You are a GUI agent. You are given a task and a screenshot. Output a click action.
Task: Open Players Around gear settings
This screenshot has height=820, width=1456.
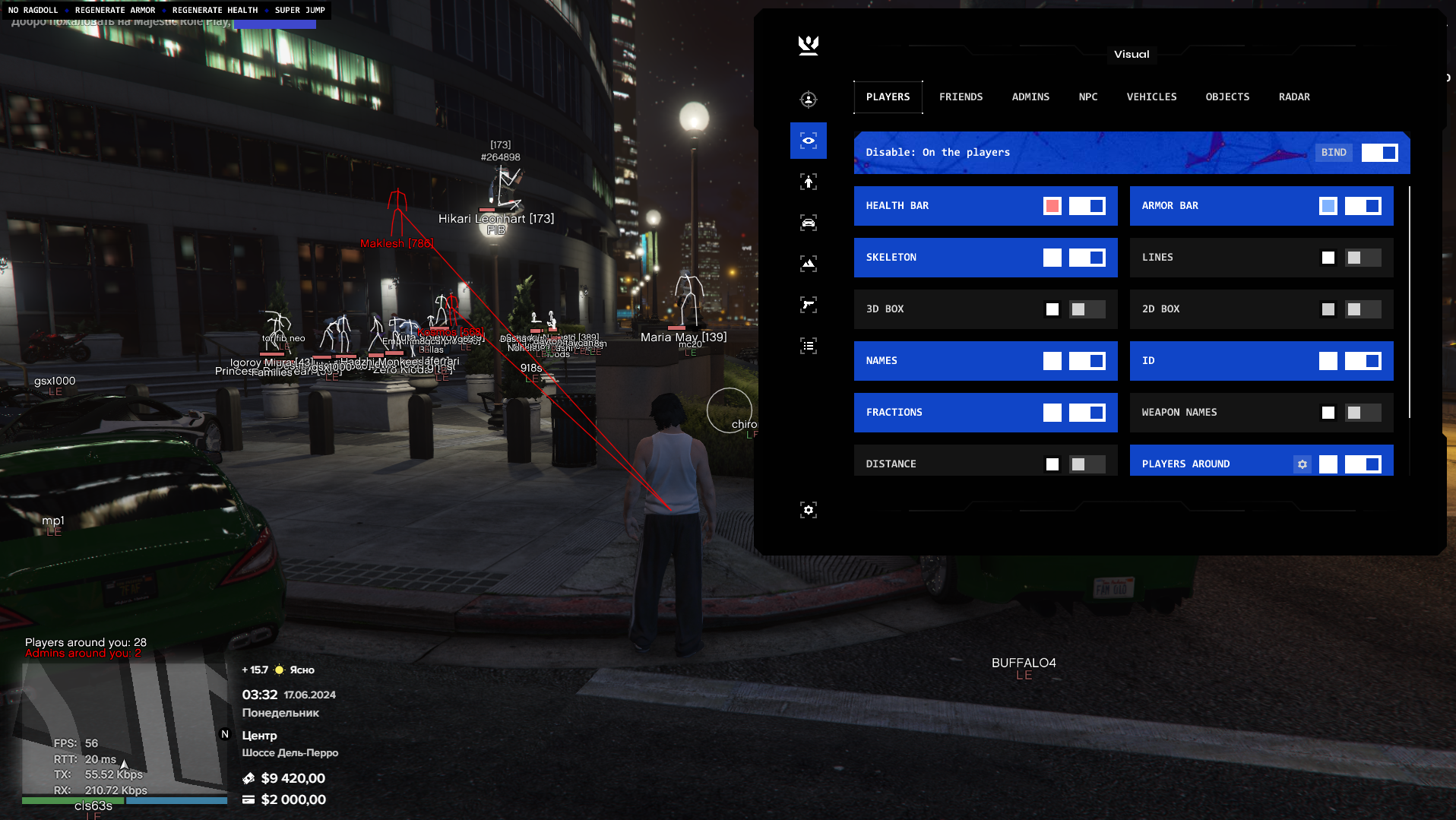pyautogui.click(x=1302, y=464)
